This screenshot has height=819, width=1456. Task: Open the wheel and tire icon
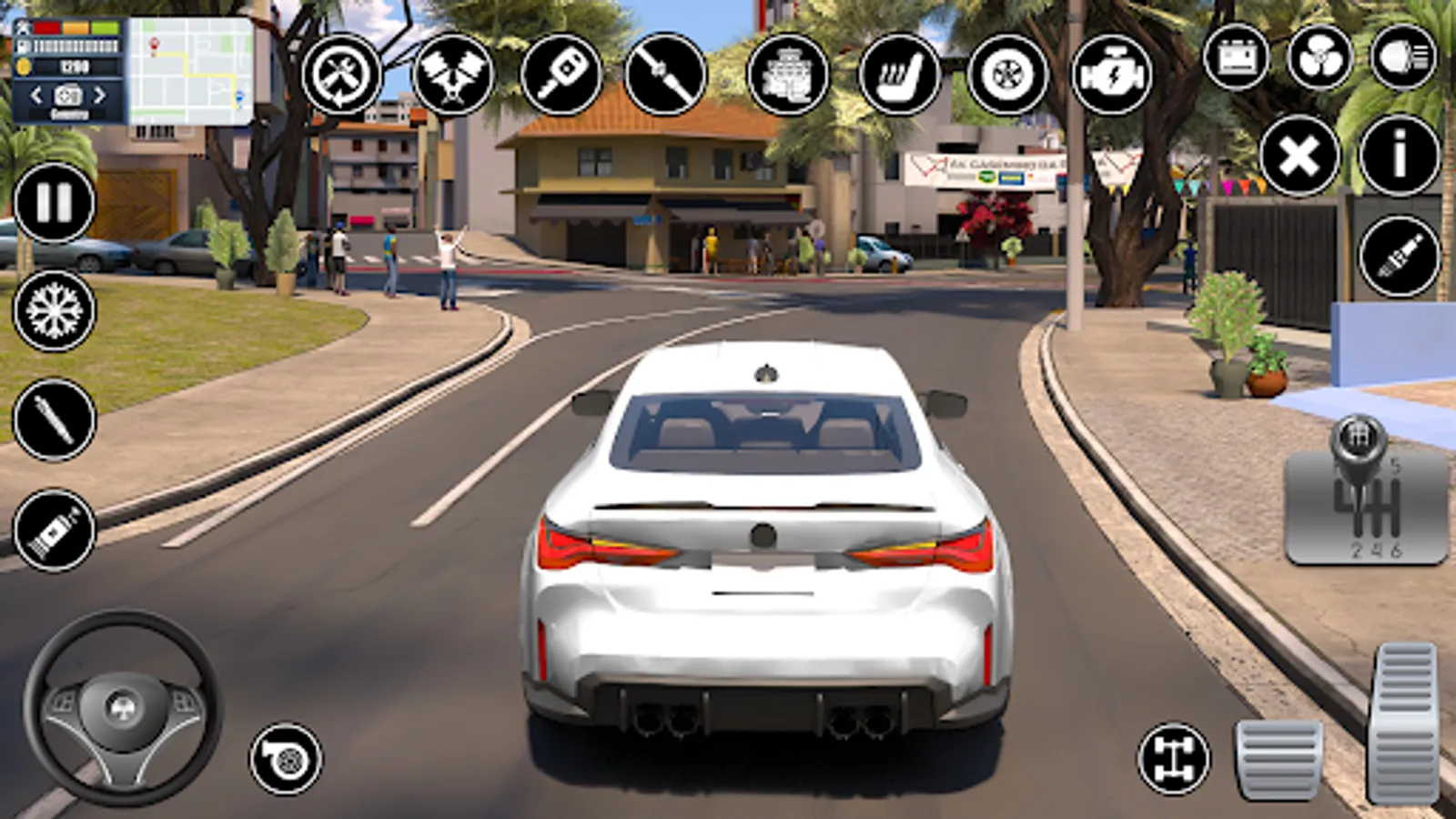coord(1007,74)
